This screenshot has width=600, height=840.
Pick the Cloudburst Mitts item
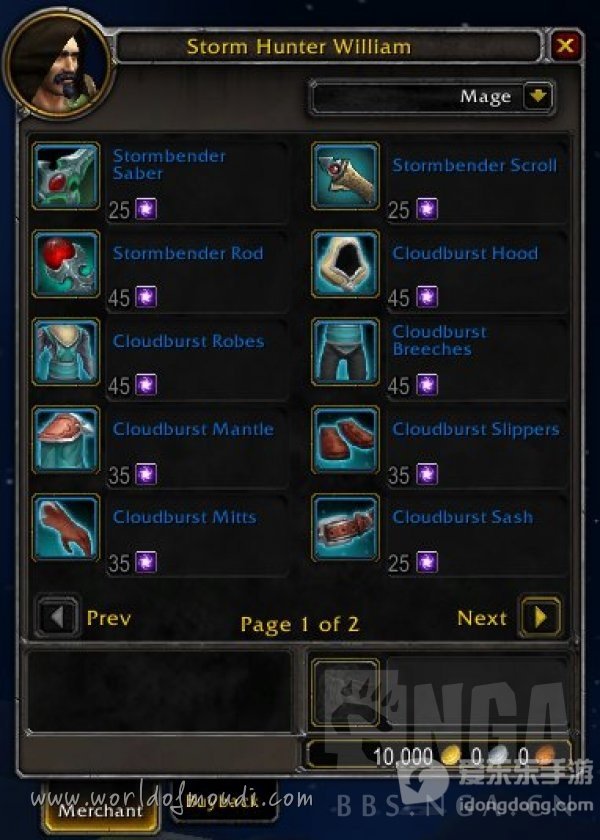66,528
